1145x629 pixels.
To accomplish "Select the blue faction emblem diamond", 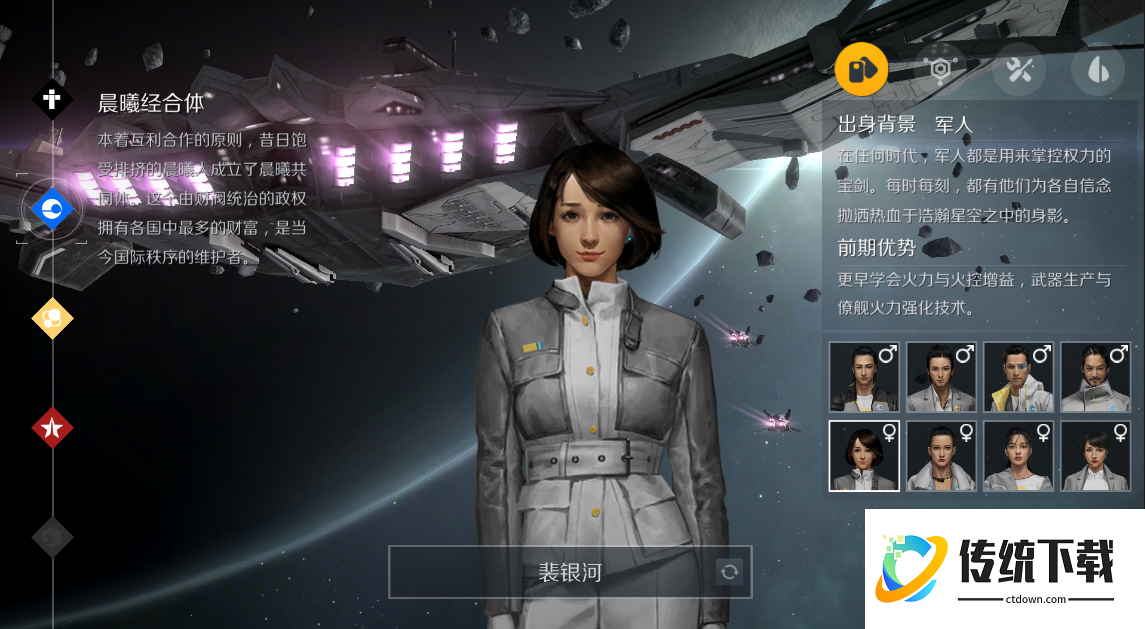I will (50, 209).
